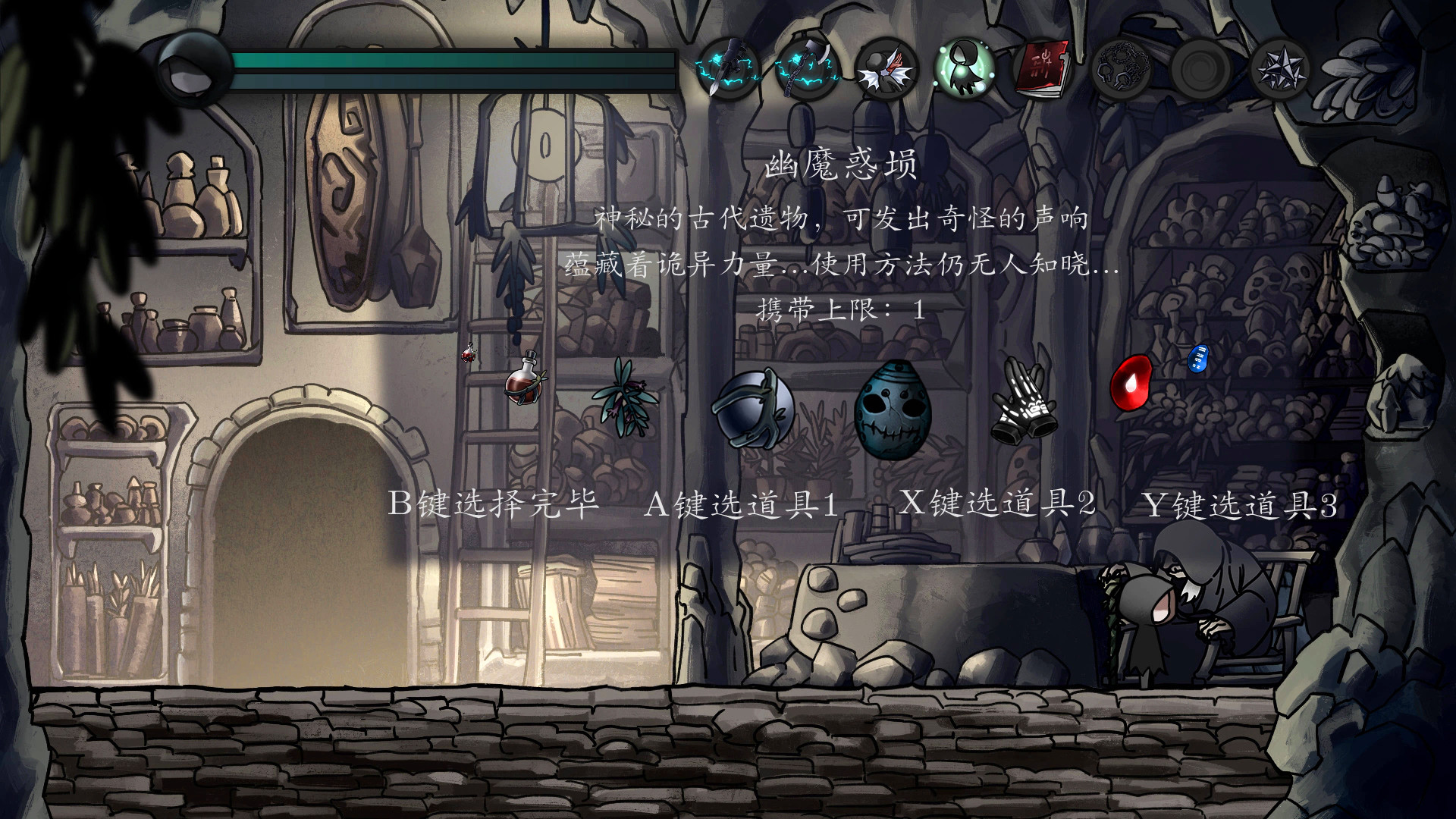Select the lightning axe ability icon

(x=808, y=68)
